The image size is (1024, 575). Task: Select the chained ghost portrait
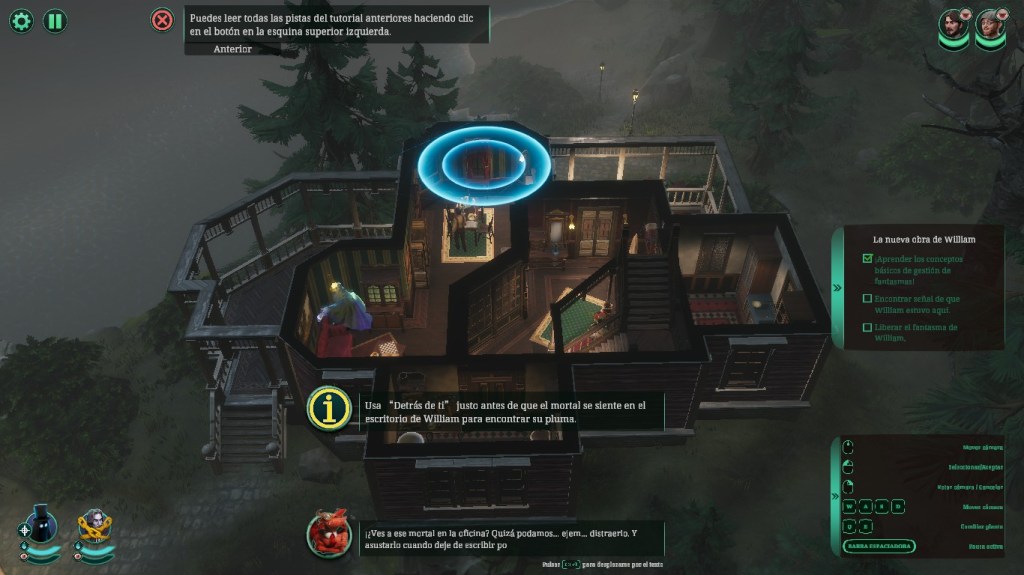(x=95, y=526)
